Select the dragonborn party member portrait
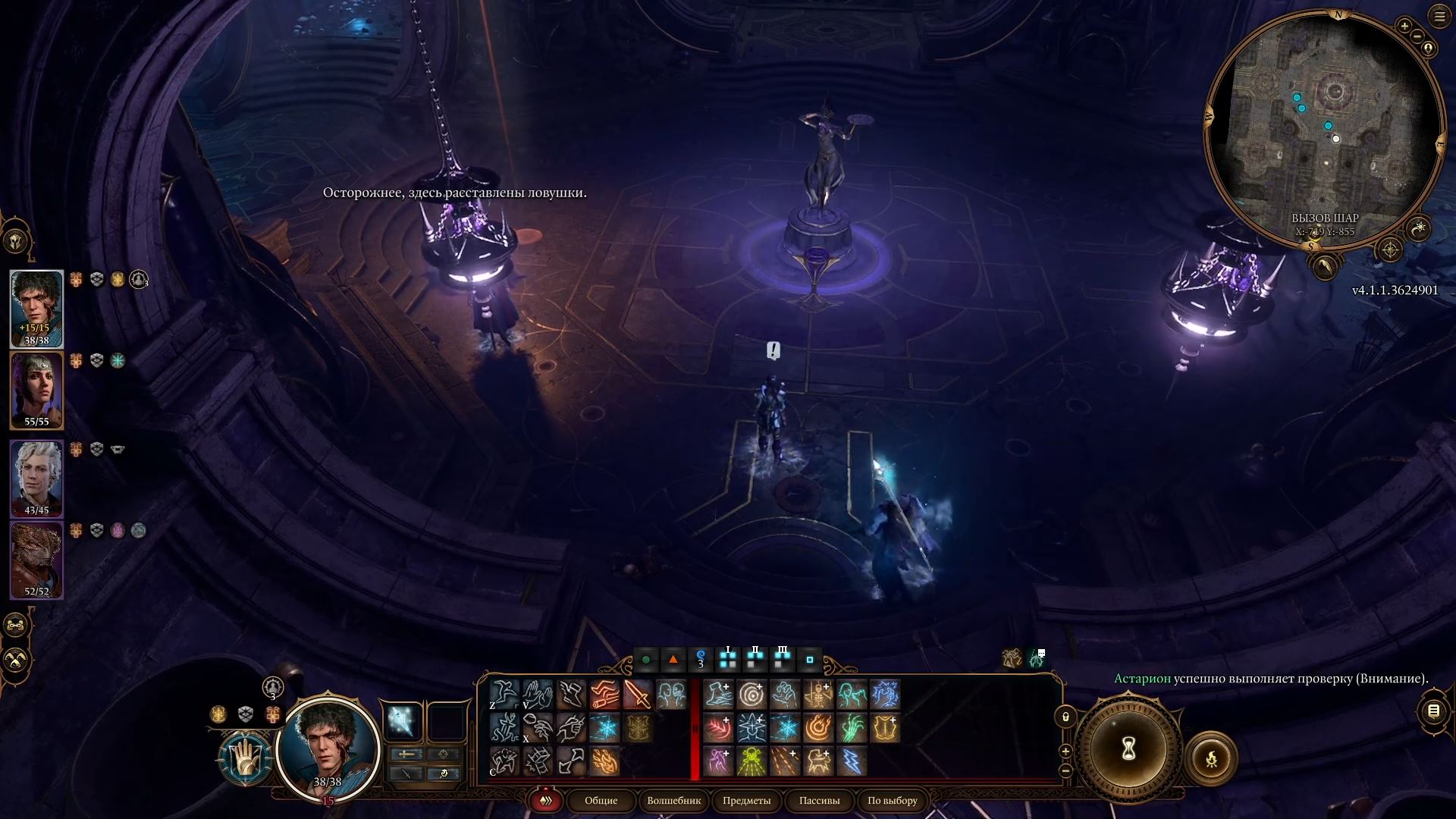 point(36,559)
